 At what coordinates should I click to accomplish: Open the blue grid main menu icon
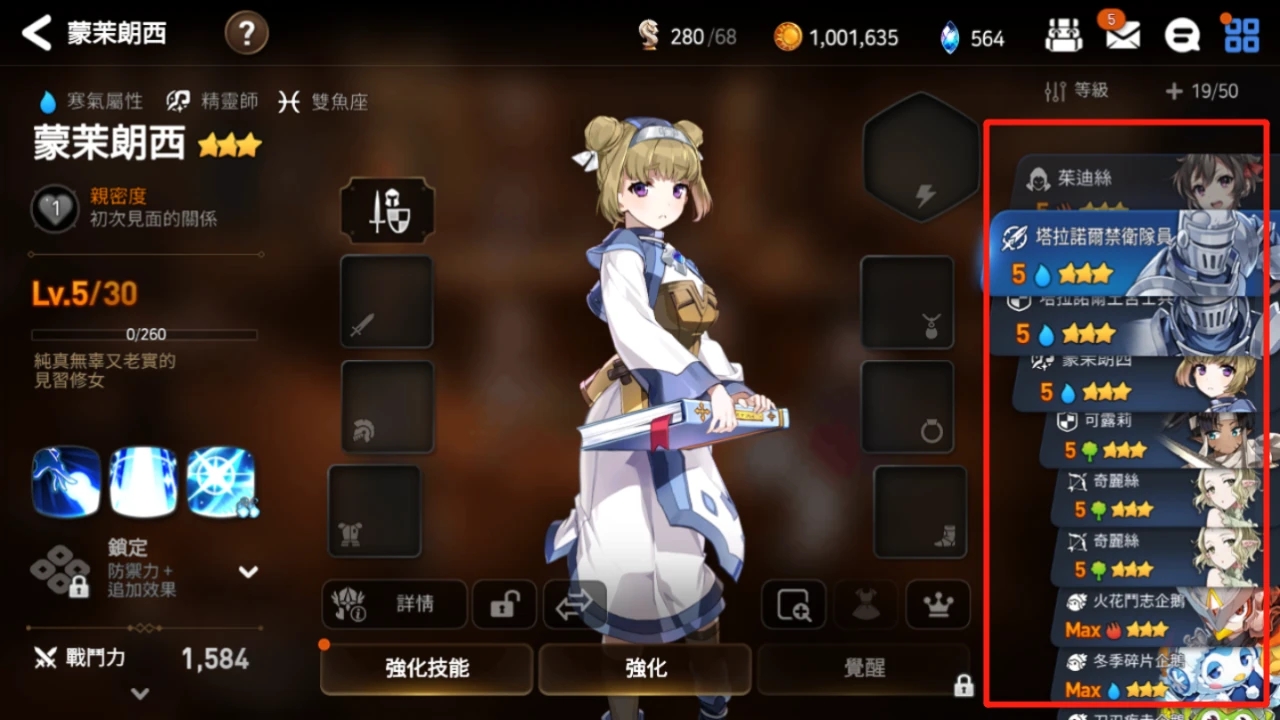pos(1242,33)
